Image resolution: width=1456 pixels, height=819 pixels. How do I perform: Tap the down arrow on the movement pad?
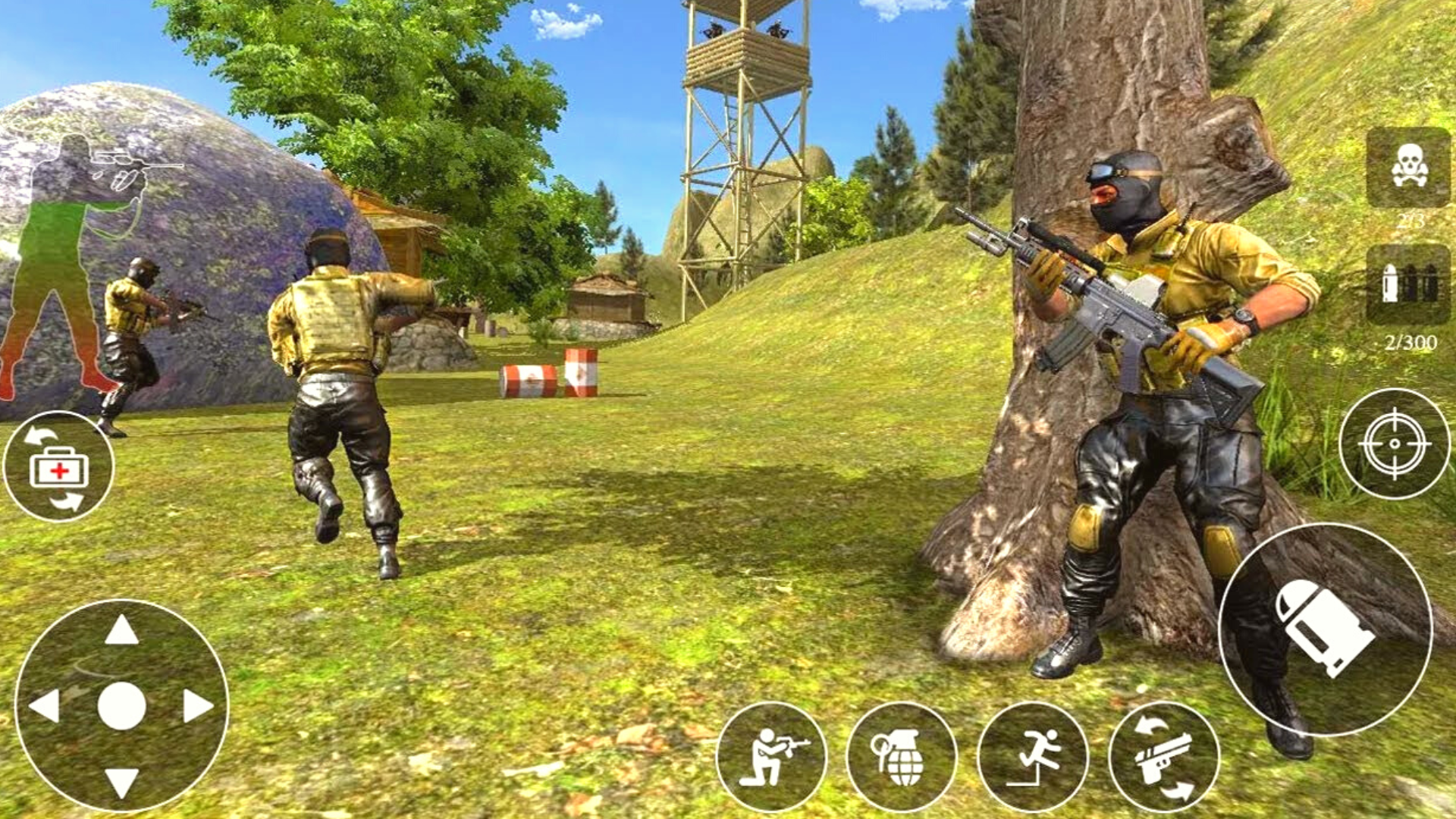point(121,781)
